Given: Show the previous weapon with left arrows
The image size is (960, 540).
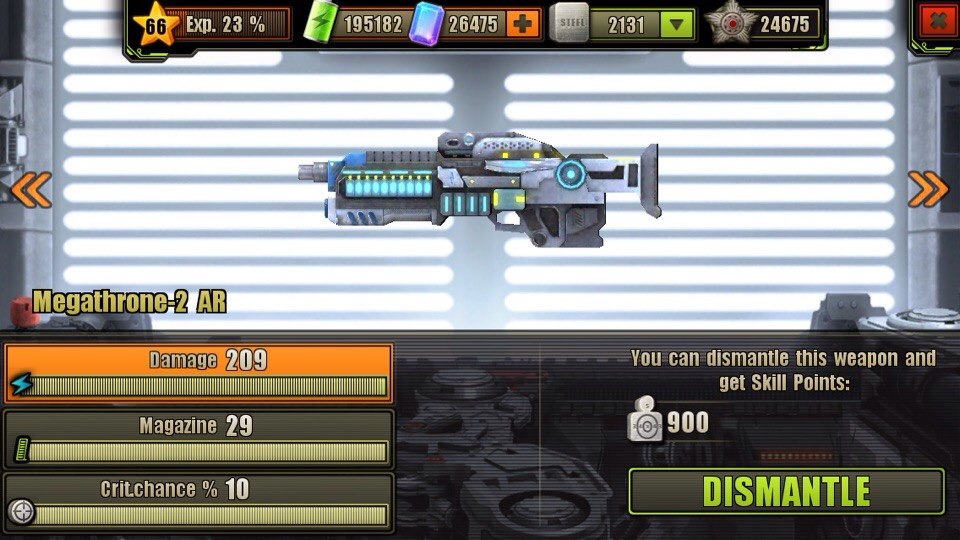Looking at the screenshot, I should (30, 189).
